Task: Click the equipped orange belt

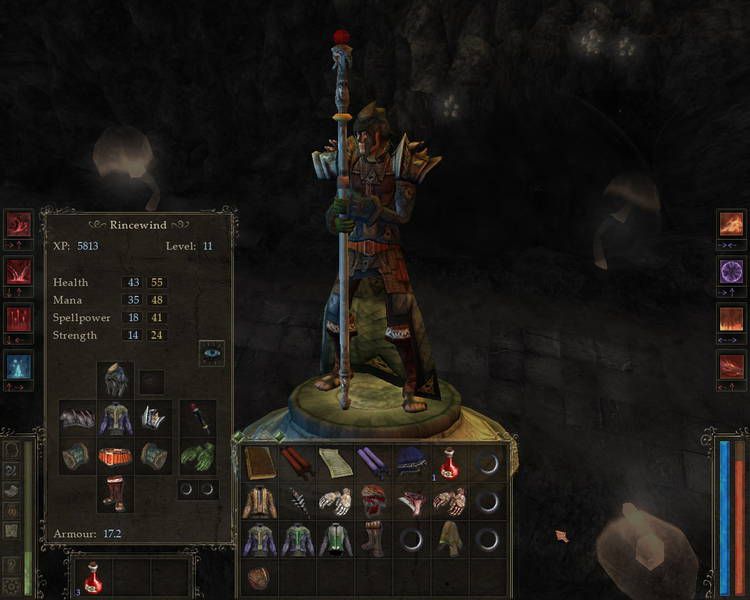Action: click(x=116, y=457)
